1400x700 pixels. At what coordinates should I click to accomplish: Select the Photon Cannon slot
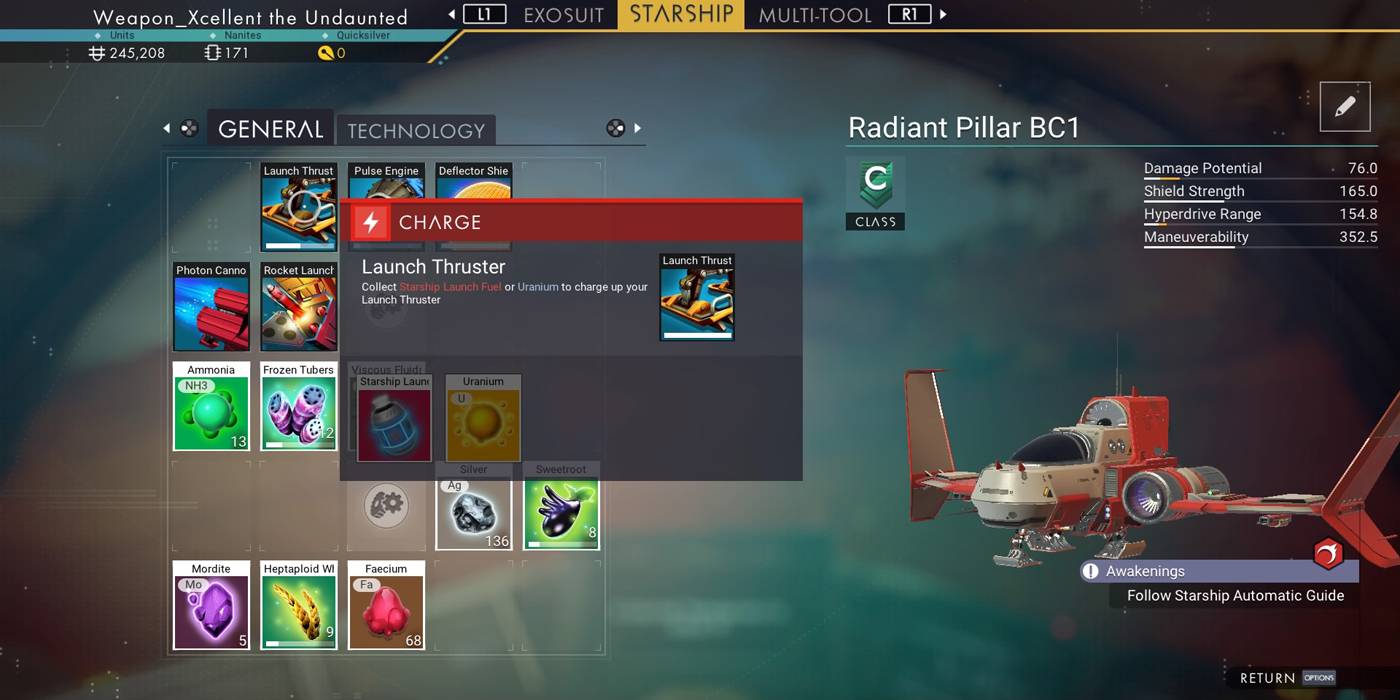[x=211, y=307]
